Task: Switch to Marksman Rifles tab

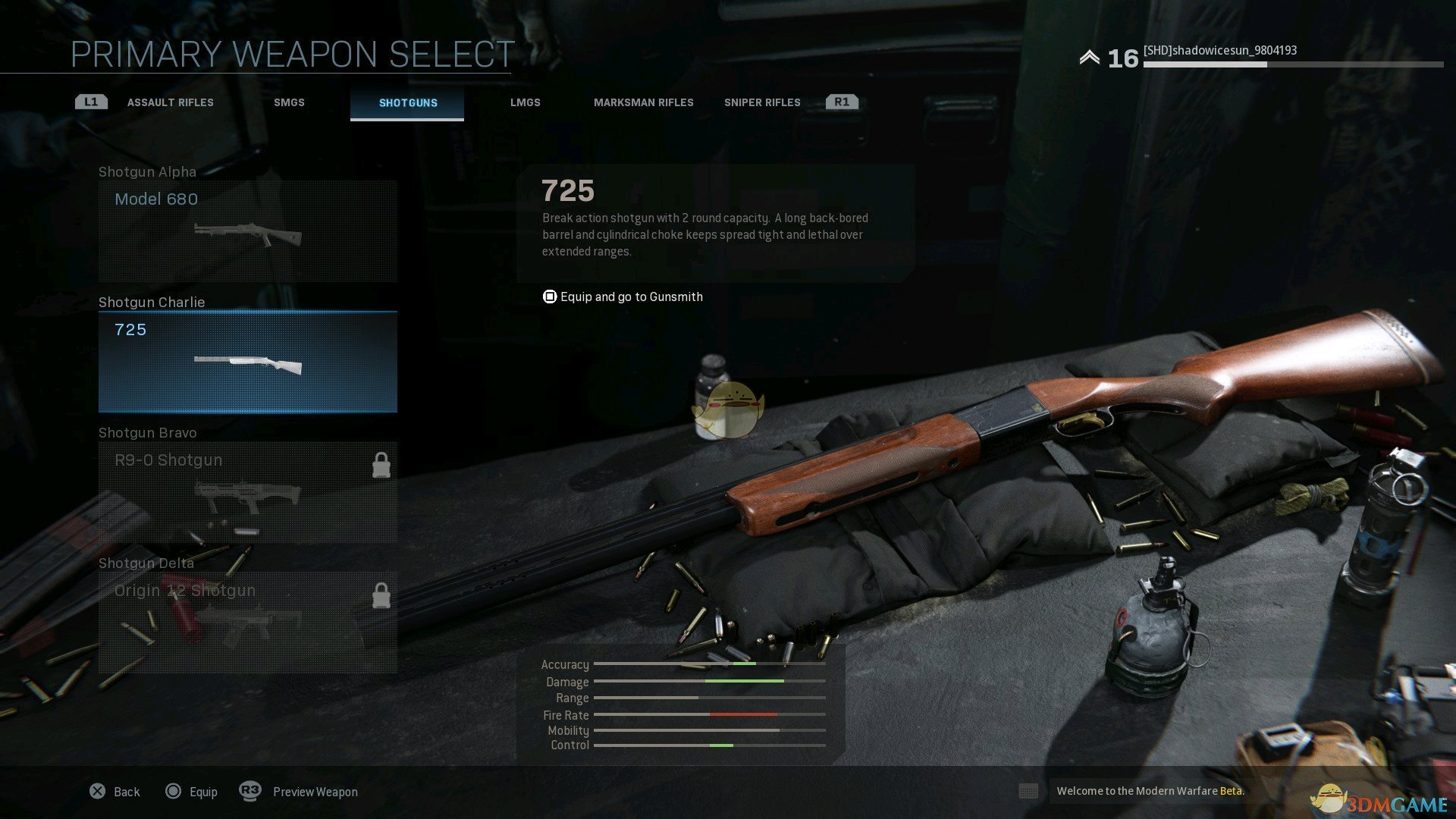Action: [x=643, y=102]
